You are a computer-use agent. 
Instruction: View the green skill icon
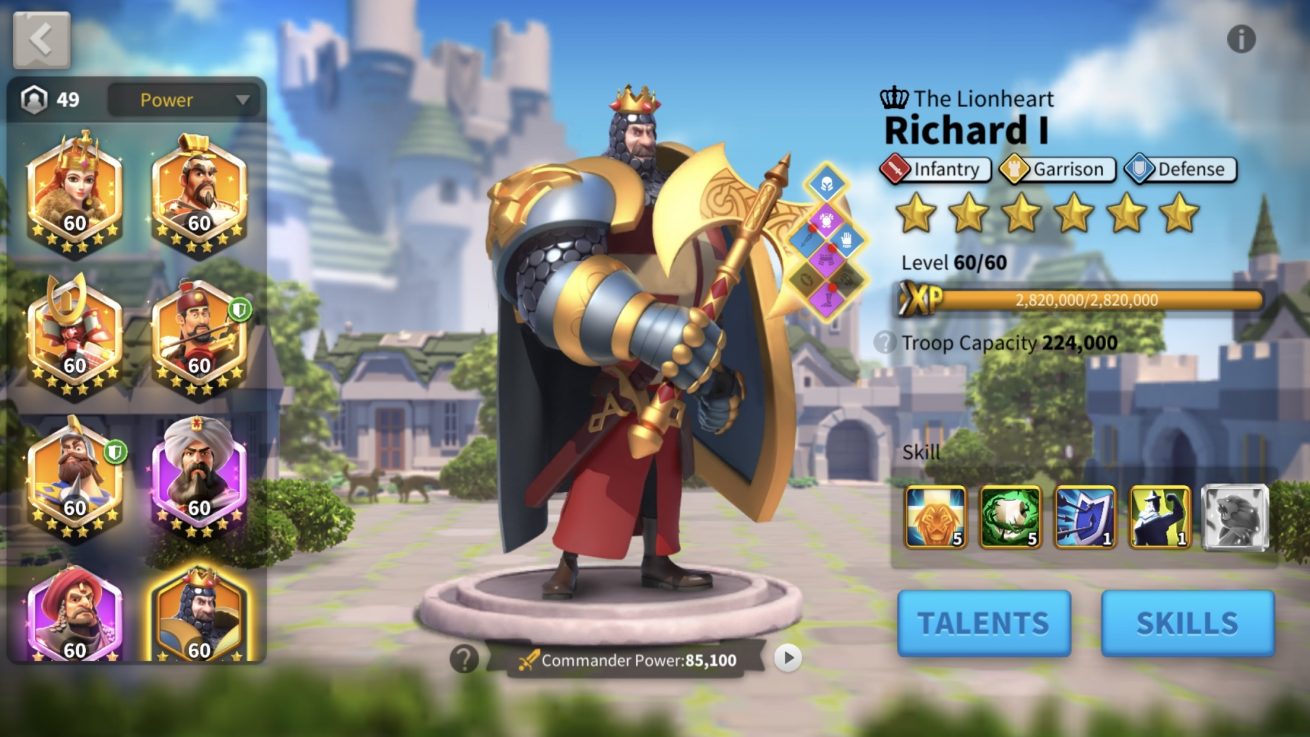point(1010,517)
